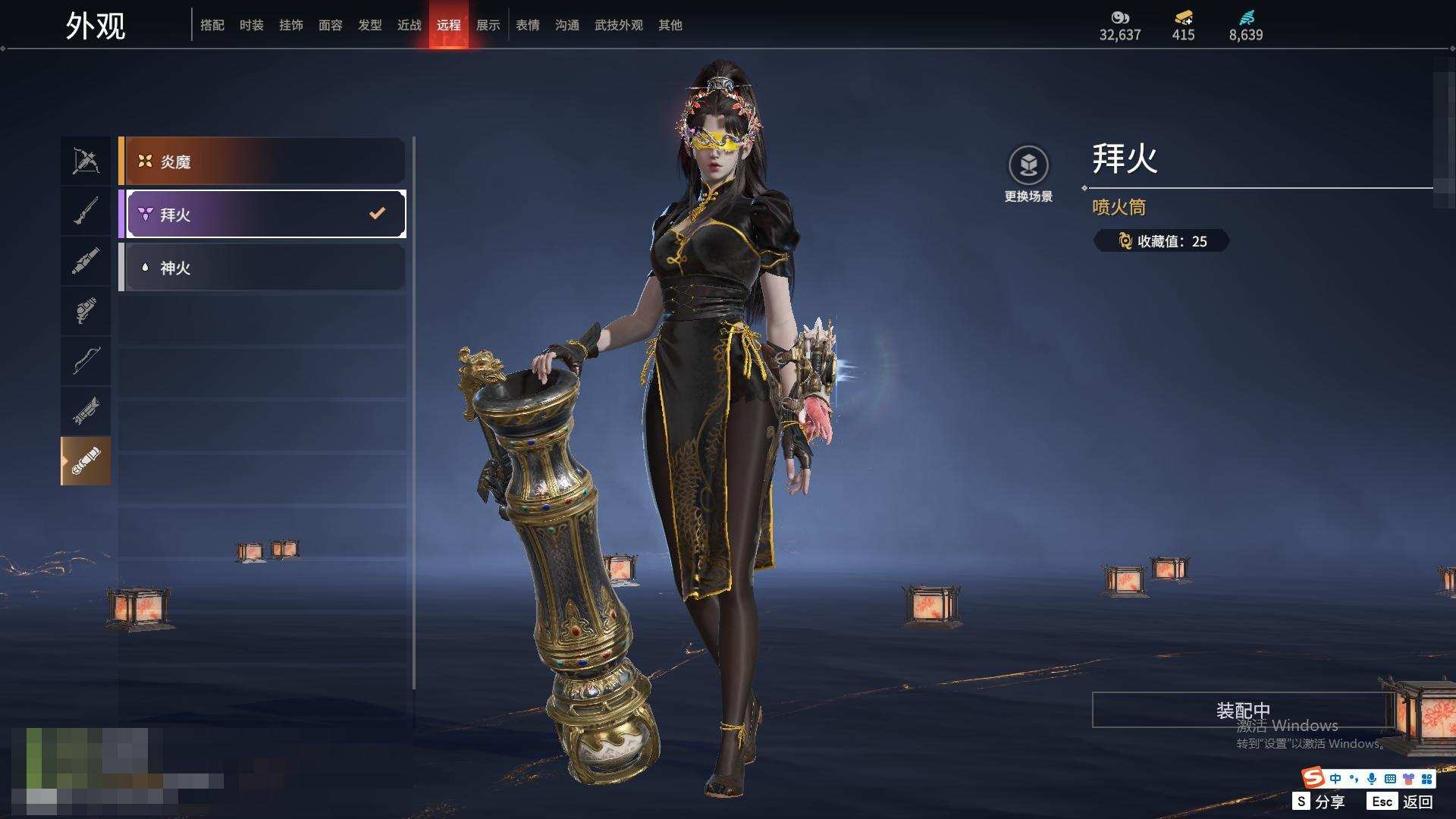Select the 炎魔 flamethrower skin
1456x819 pixels.
(x=262, y=162)
